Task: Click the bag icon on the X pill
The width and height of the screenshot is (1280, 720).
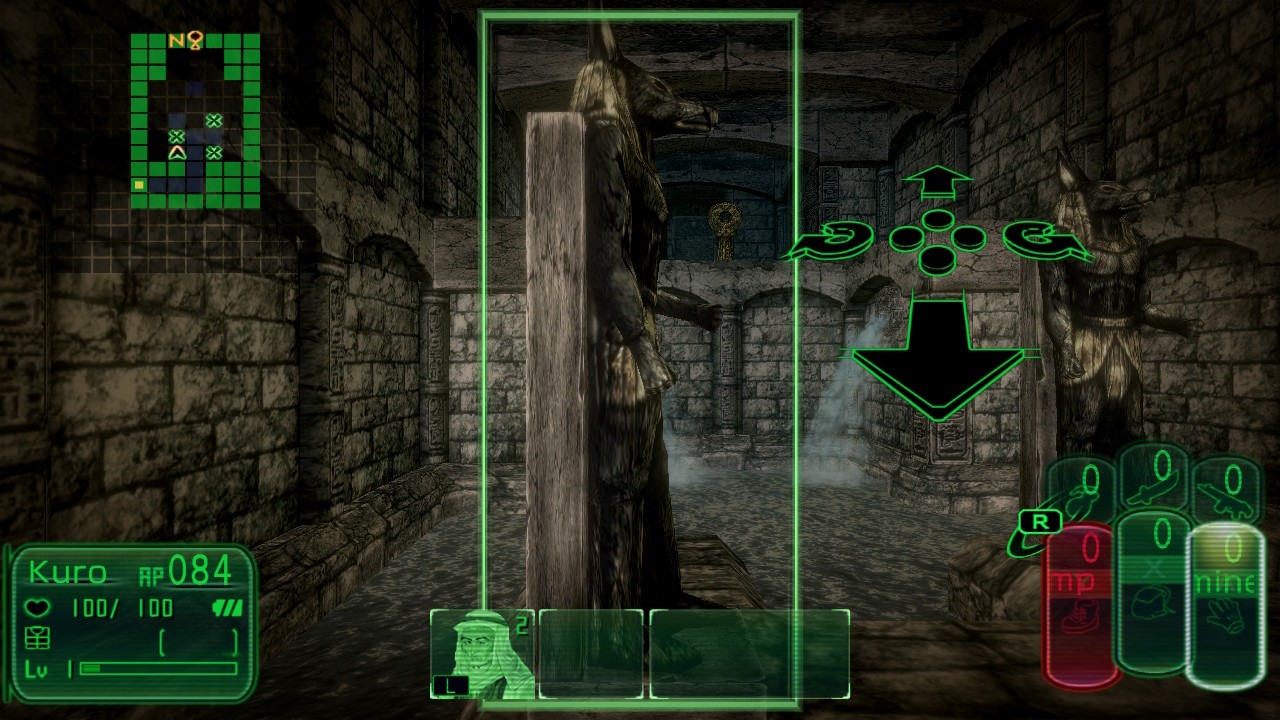Action: (x=1151, y=602)
